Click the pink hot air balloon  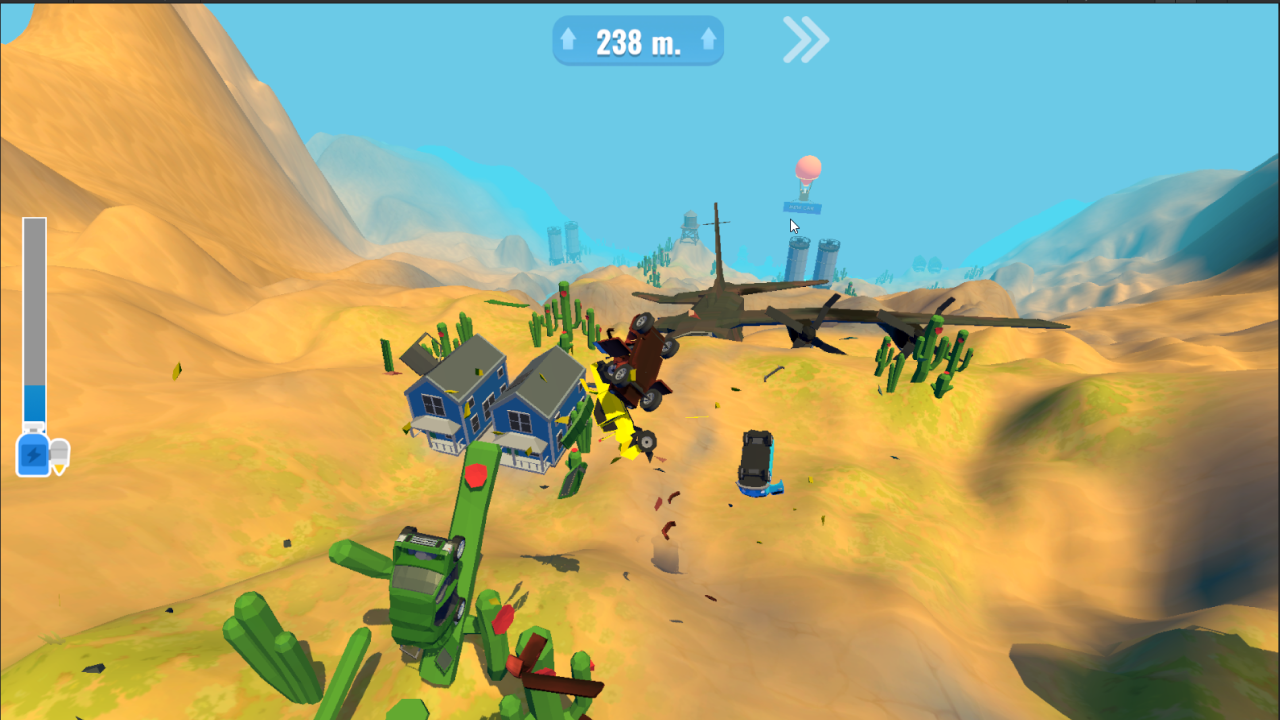pyautogui.click(x=808, y=168)
